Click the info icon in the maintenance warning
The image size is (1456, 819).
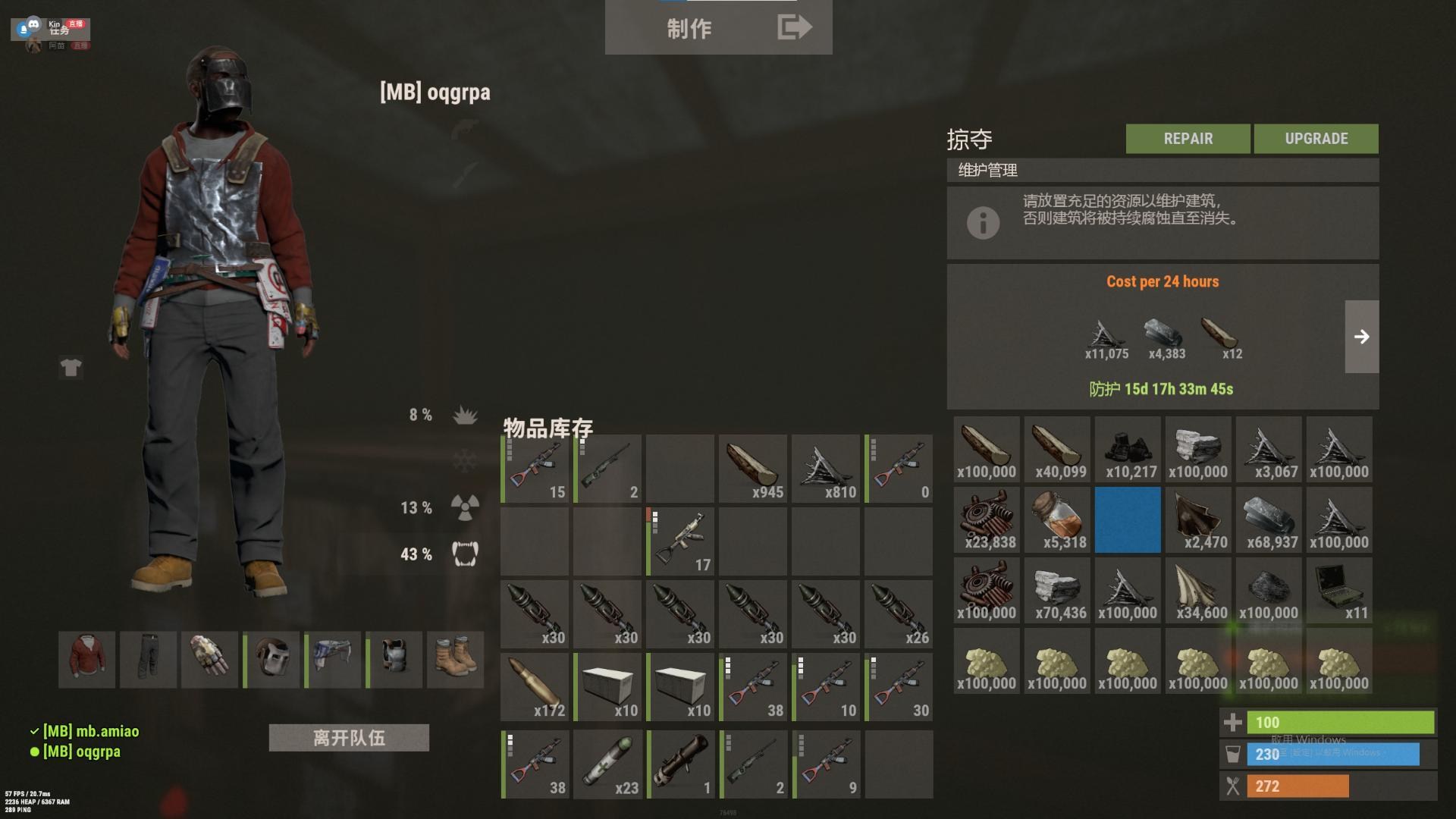[x=984, y=223]
